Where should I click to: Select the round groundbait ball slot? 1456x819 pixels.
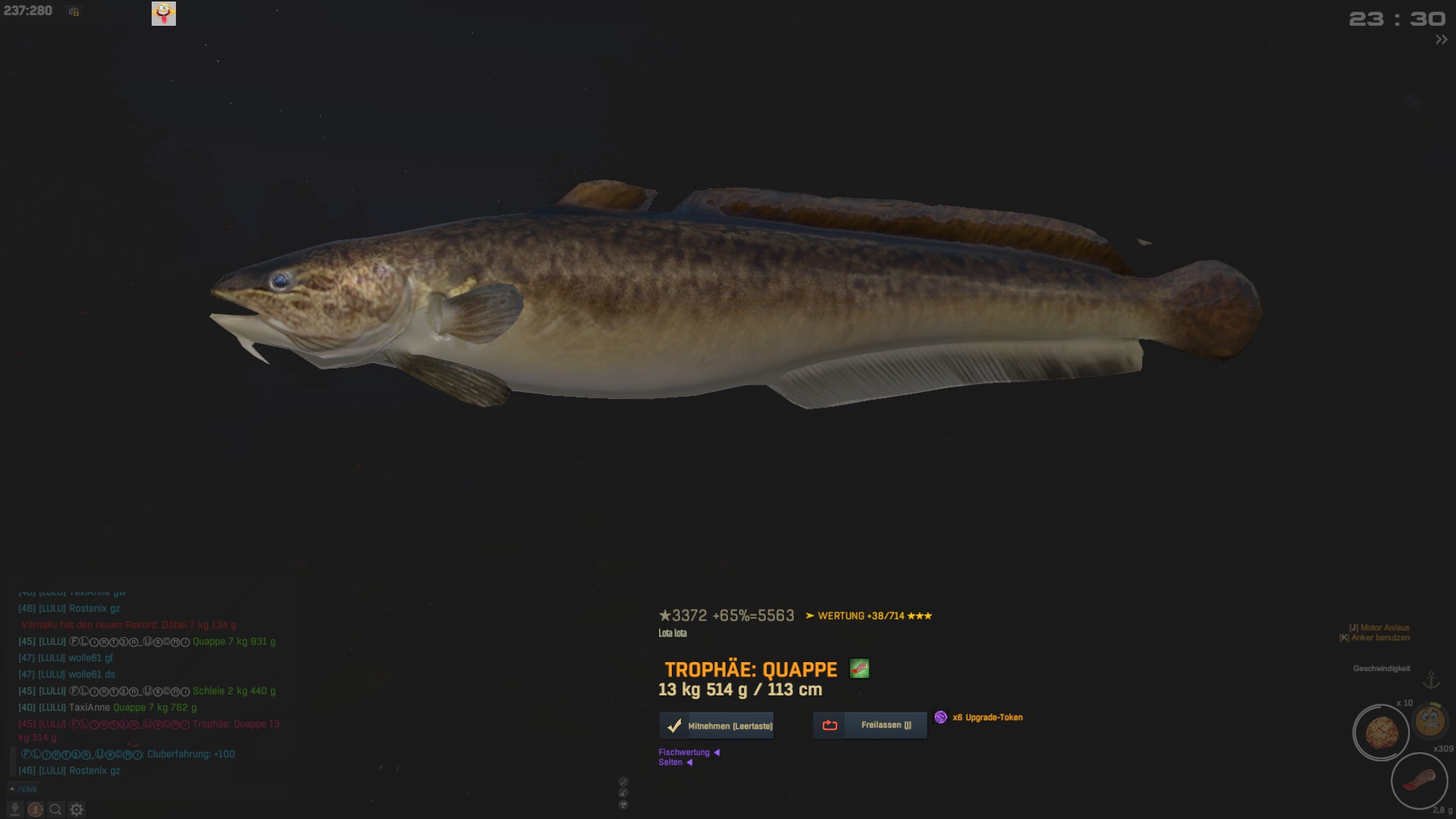(1381, 733)
